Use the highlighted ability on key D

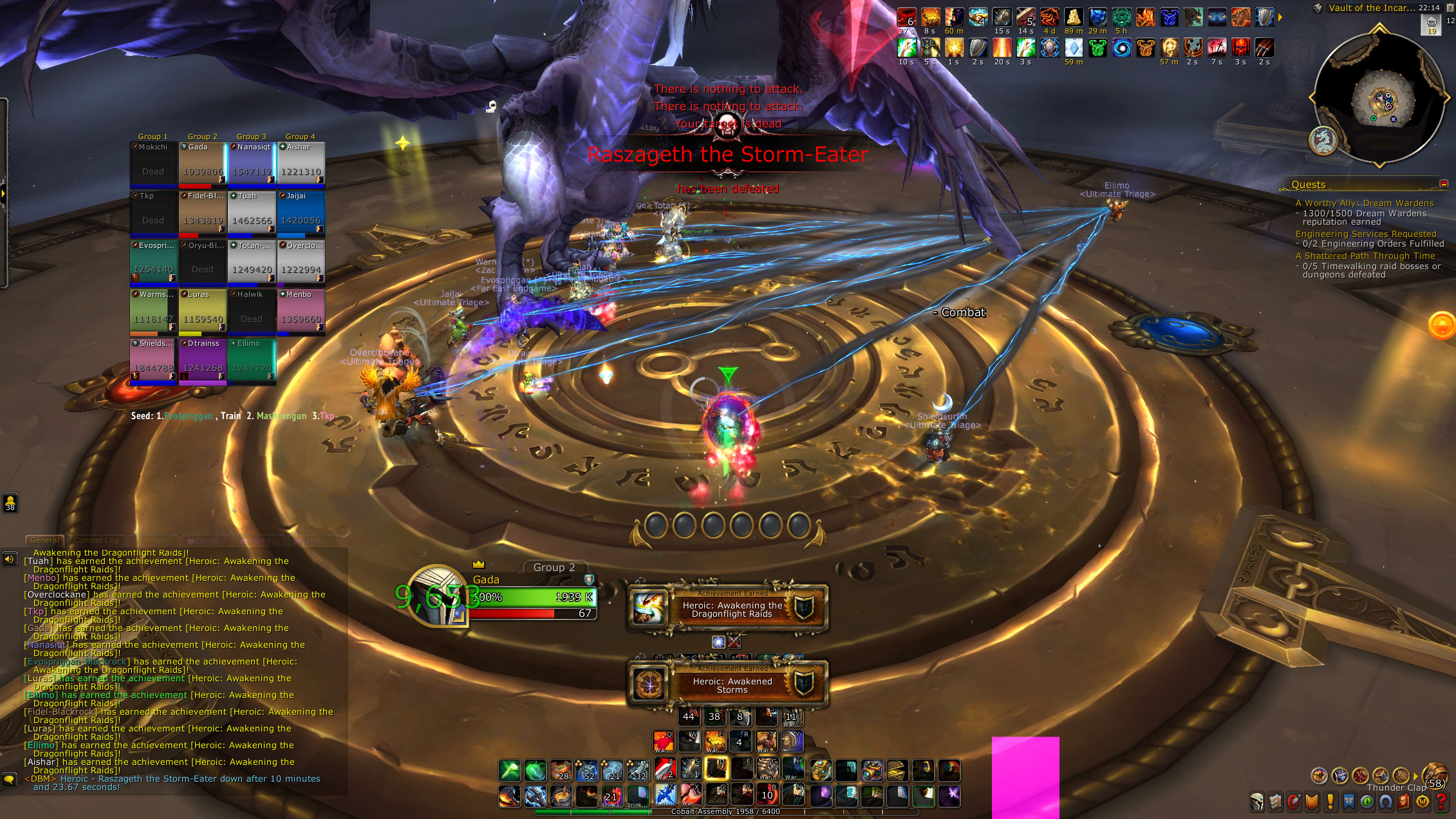(716, 769)
